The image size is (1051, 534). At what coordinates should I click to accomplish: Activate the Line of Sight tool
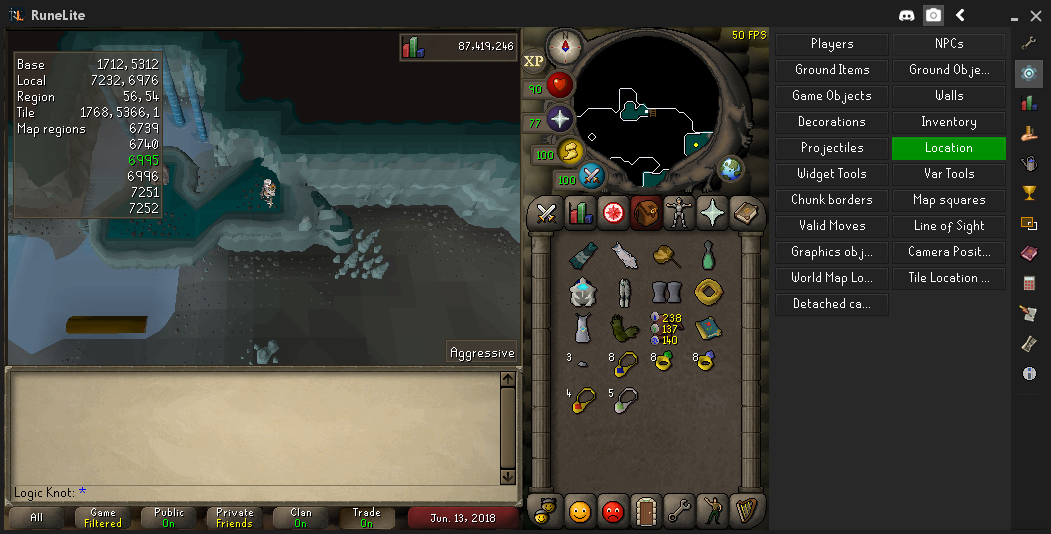coord(948,226)
